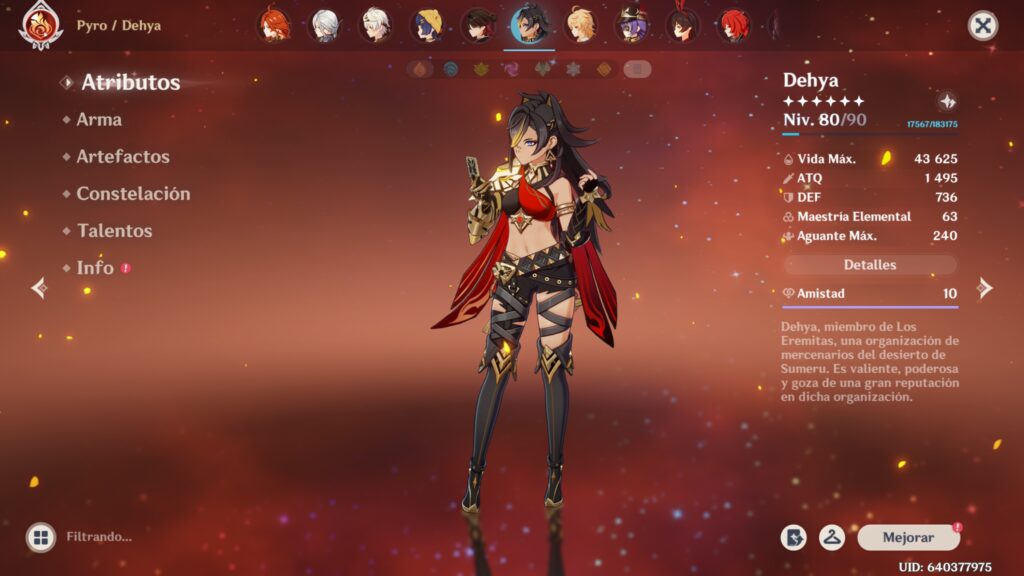Image resolution: width=1024 pixels, height=576 pixels.
Task: Open the Artefactos section
Action: click(x=123, y=157)
